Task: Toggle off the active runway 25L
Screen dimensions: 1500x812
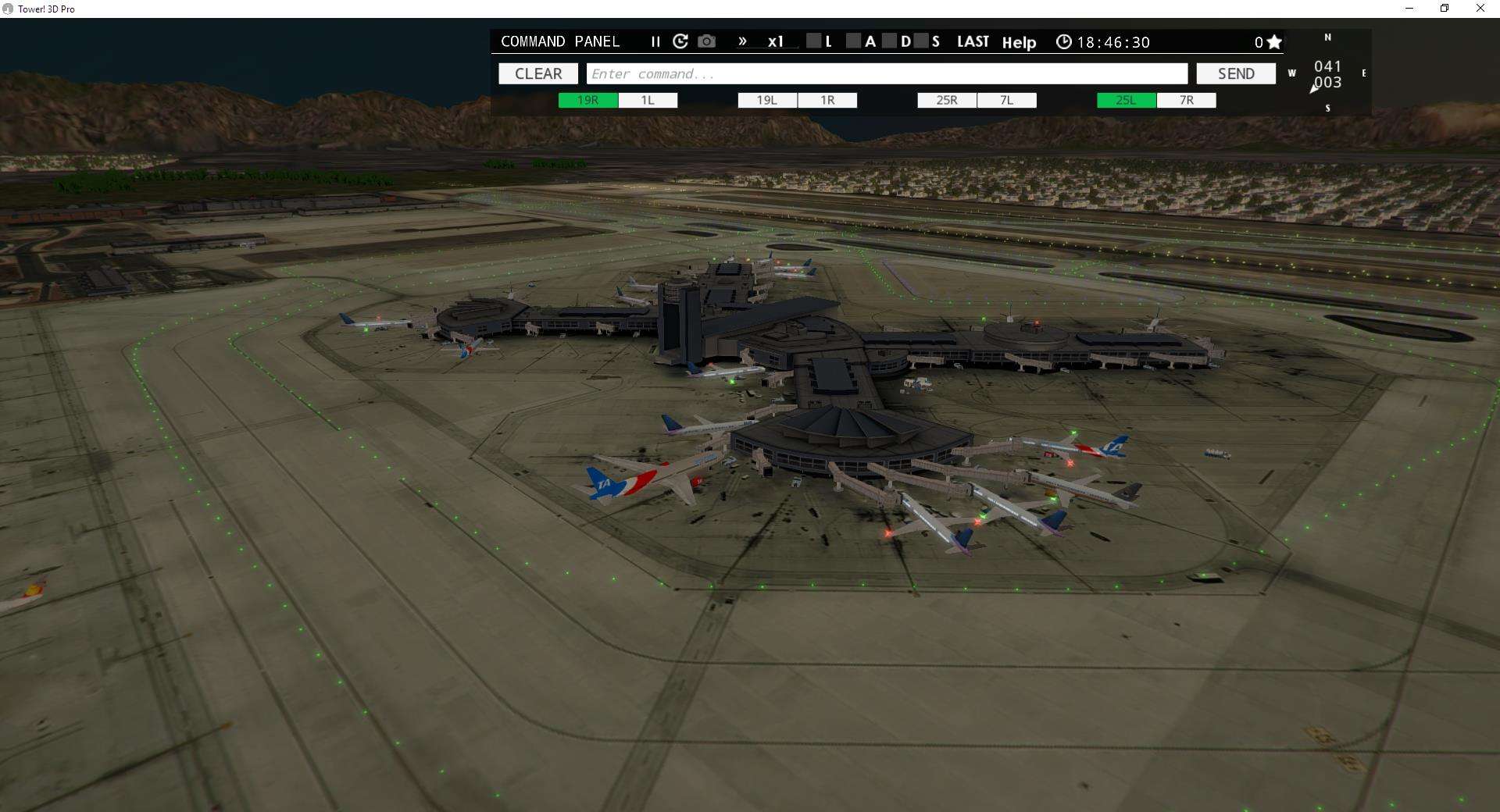Action: tap(1125, 100)
